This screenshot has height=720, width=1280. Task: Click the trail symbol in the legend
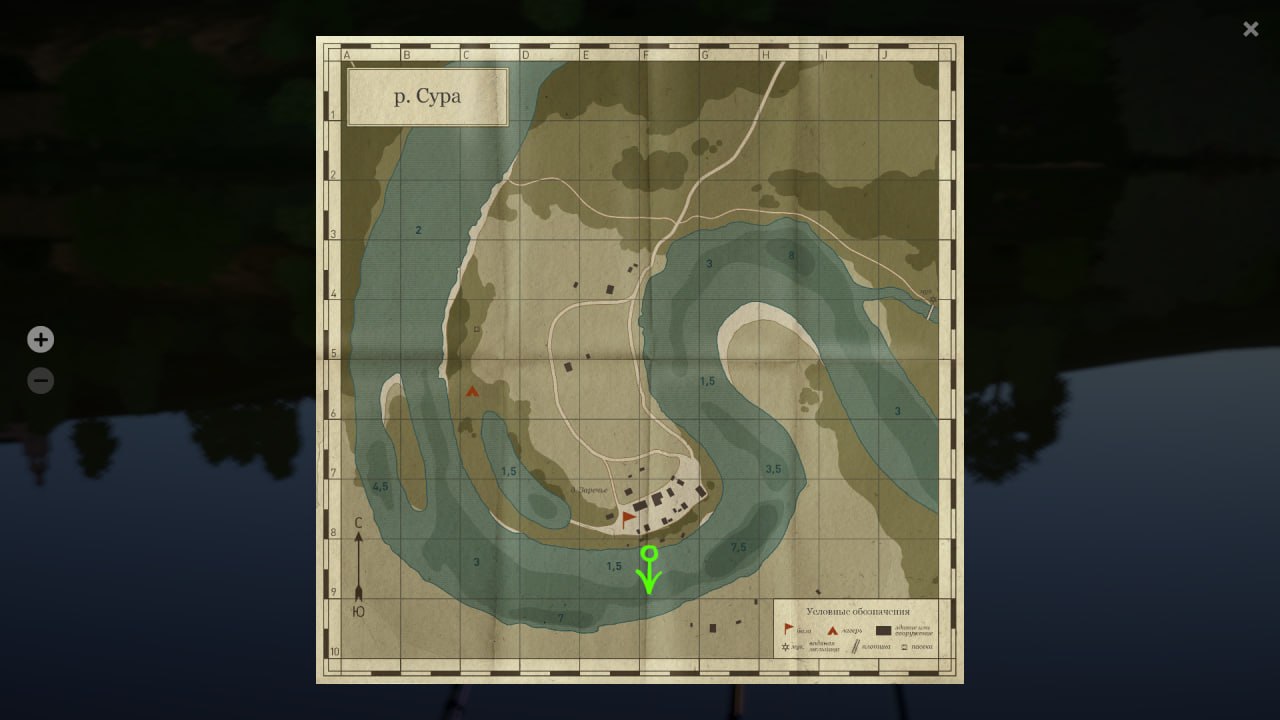(855, 647)
